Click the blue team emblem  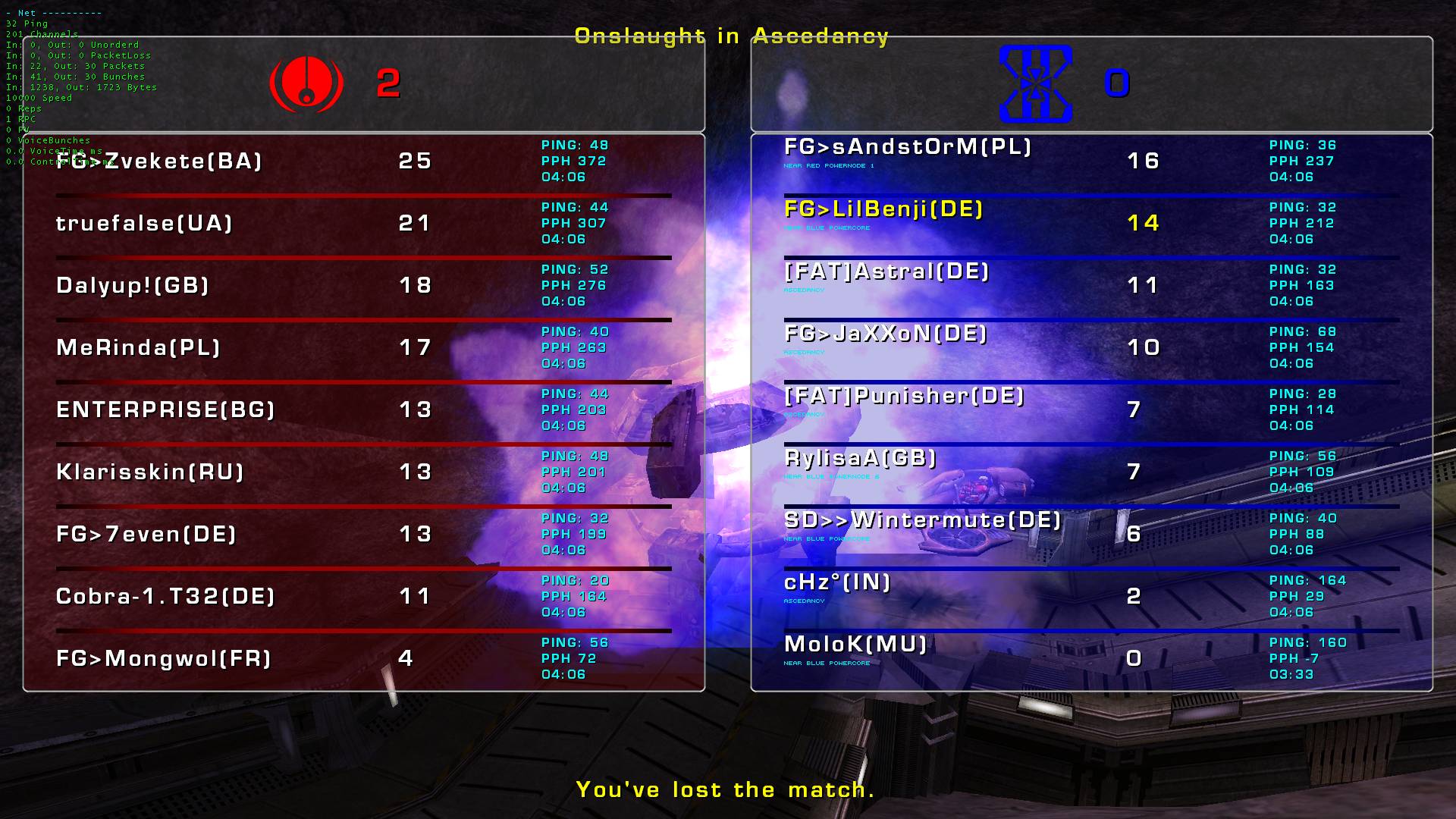coord(1035,83)
